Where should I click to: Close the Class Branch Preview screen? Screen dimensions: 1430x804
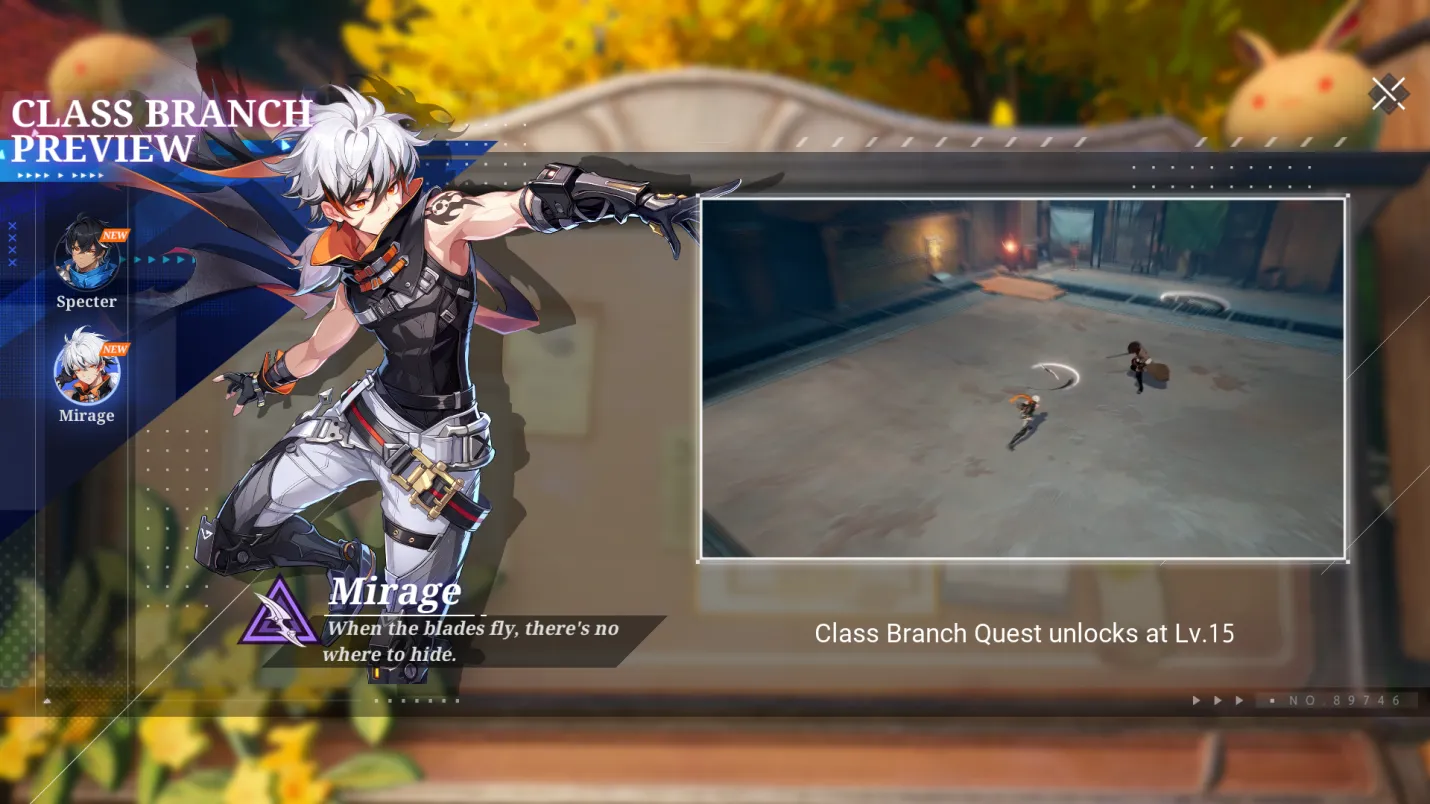(x=1388, y=94)
